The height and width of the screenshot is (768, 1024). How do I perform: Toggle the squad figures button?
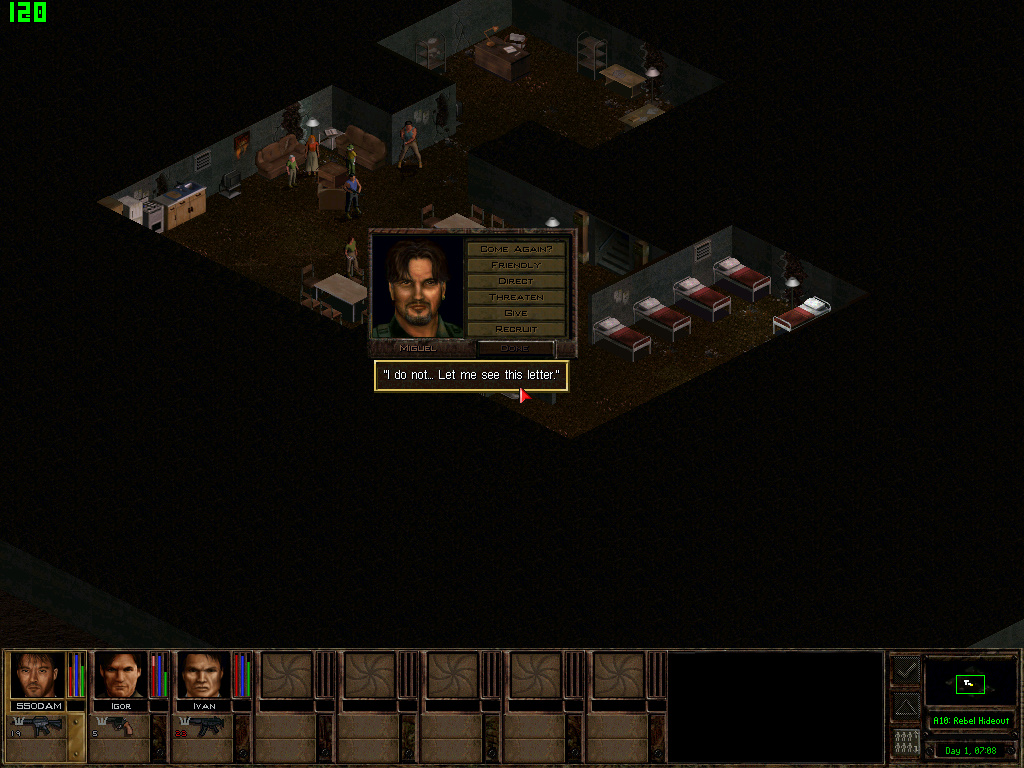(x=905, y=743)
